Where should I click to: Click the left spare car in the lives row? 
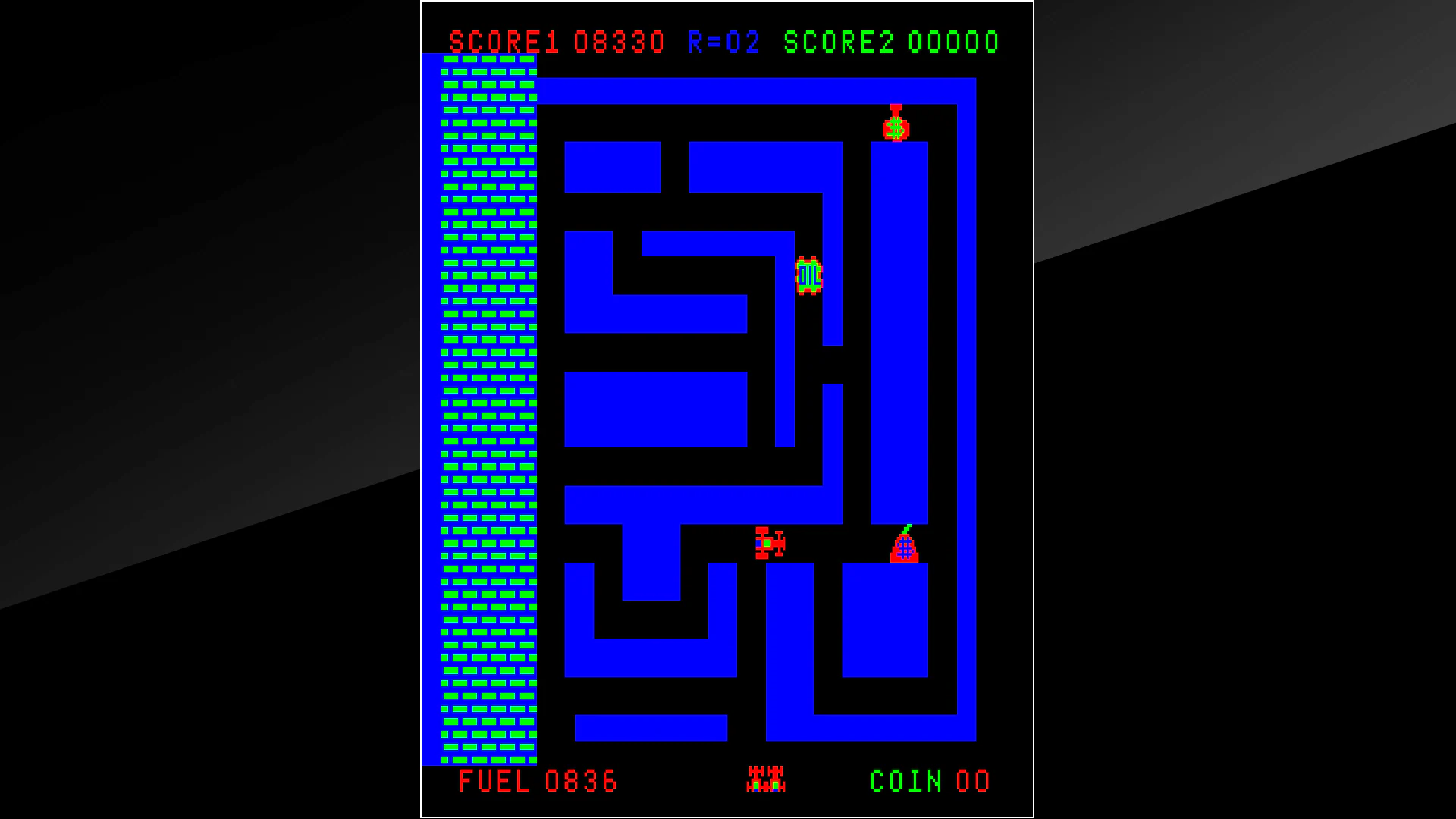click(756, 779)
